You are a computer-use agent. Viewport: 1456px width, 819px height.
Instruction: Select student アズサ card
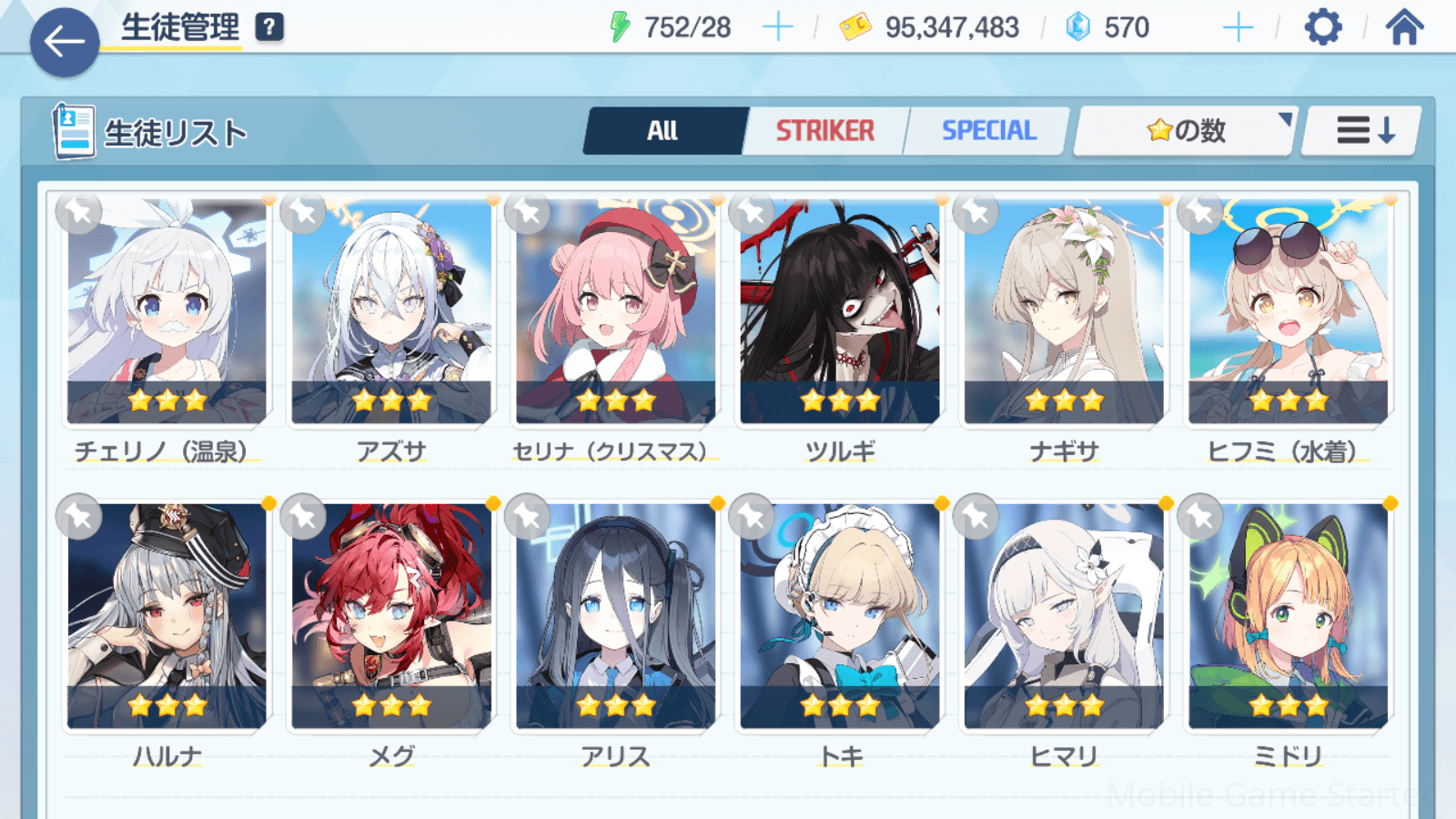click(x=391, y=311)
